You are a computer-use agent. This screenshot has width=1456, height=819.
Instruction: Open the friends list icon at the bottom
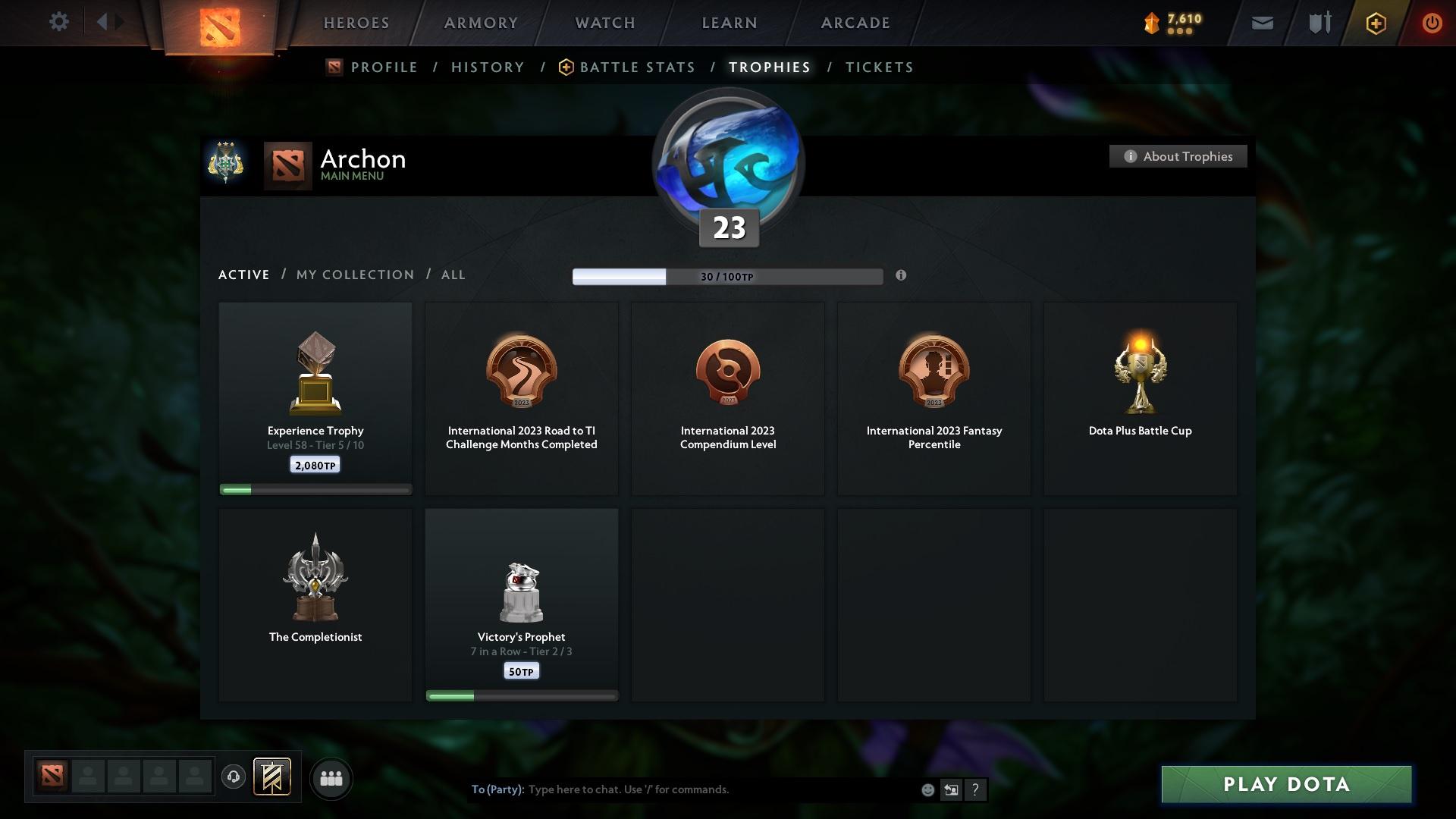pos(331,778)
